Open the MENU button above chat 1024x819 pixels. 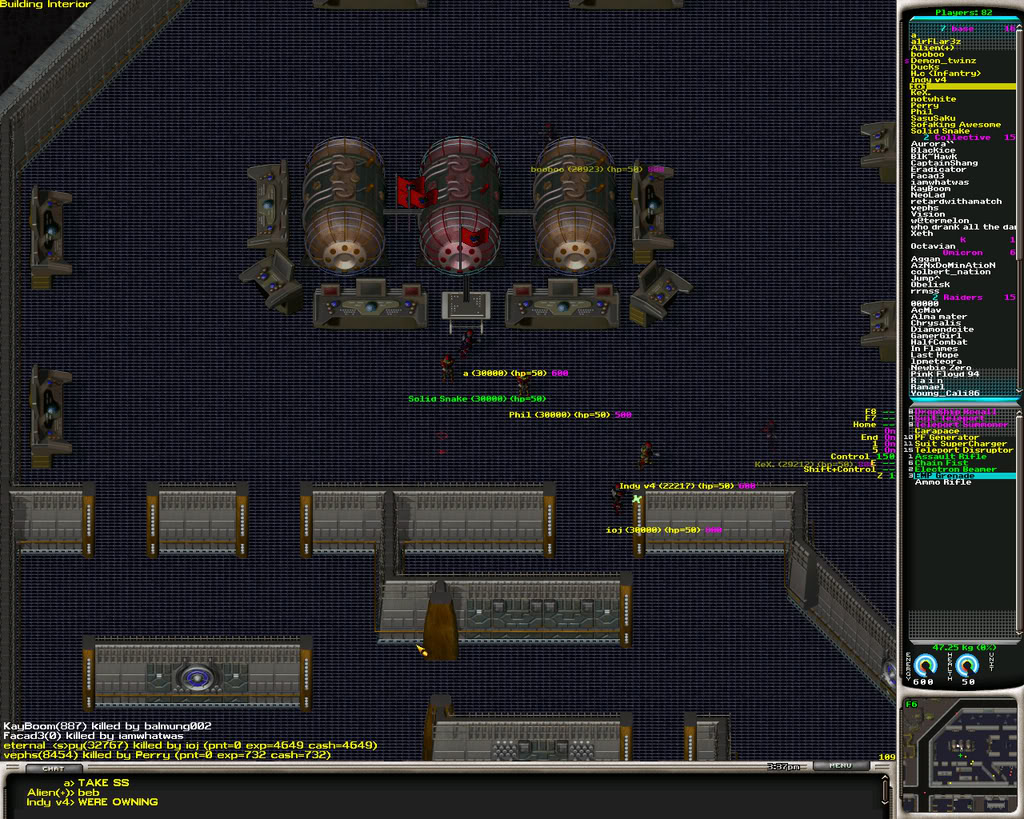click(839, 766)
